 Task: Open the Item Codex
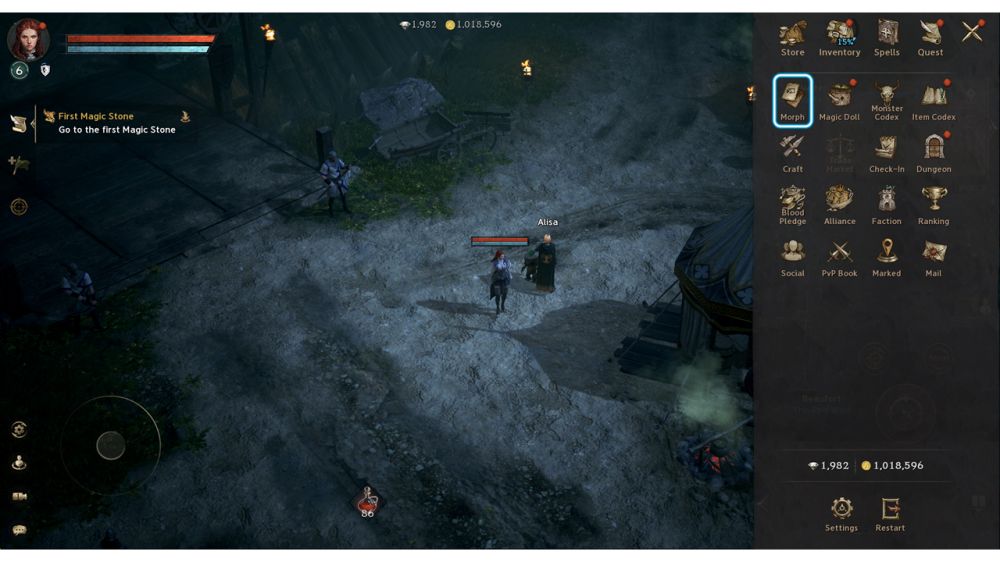[x=934, y=100]
